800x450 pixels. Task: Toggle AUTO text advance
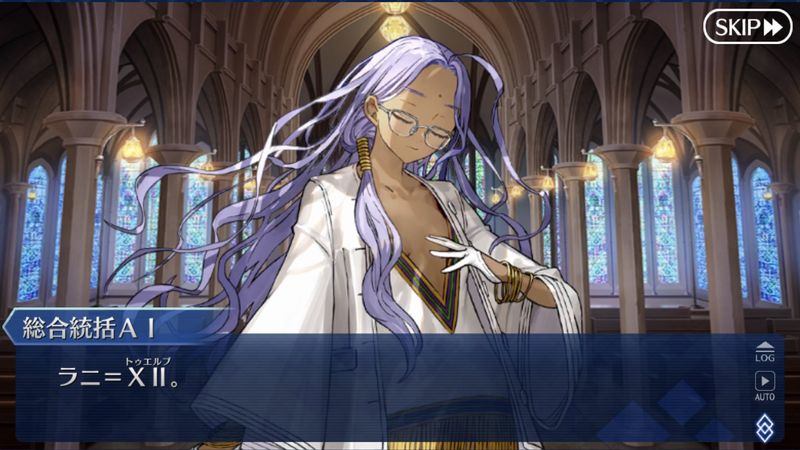click(764, 385)
